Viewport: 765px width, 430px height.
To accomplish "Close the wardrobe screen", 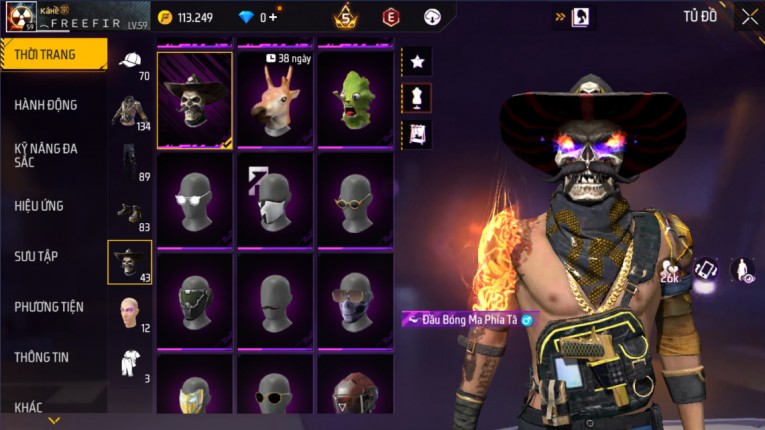I will pyautogui.click(x=749, y=16).
